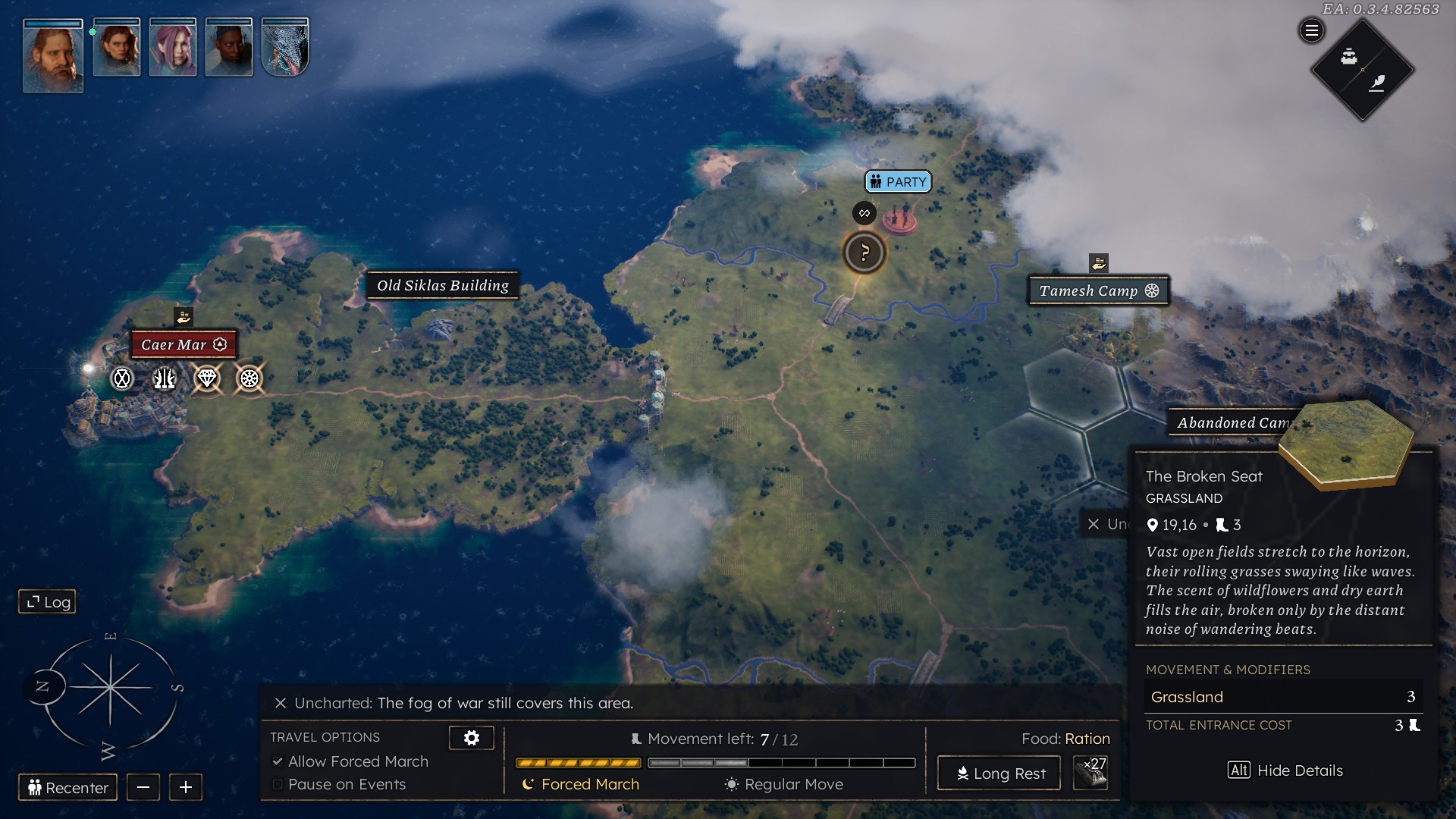Enable Pause on Events option
1456x819 pixels.
click(x=278, y=784)
